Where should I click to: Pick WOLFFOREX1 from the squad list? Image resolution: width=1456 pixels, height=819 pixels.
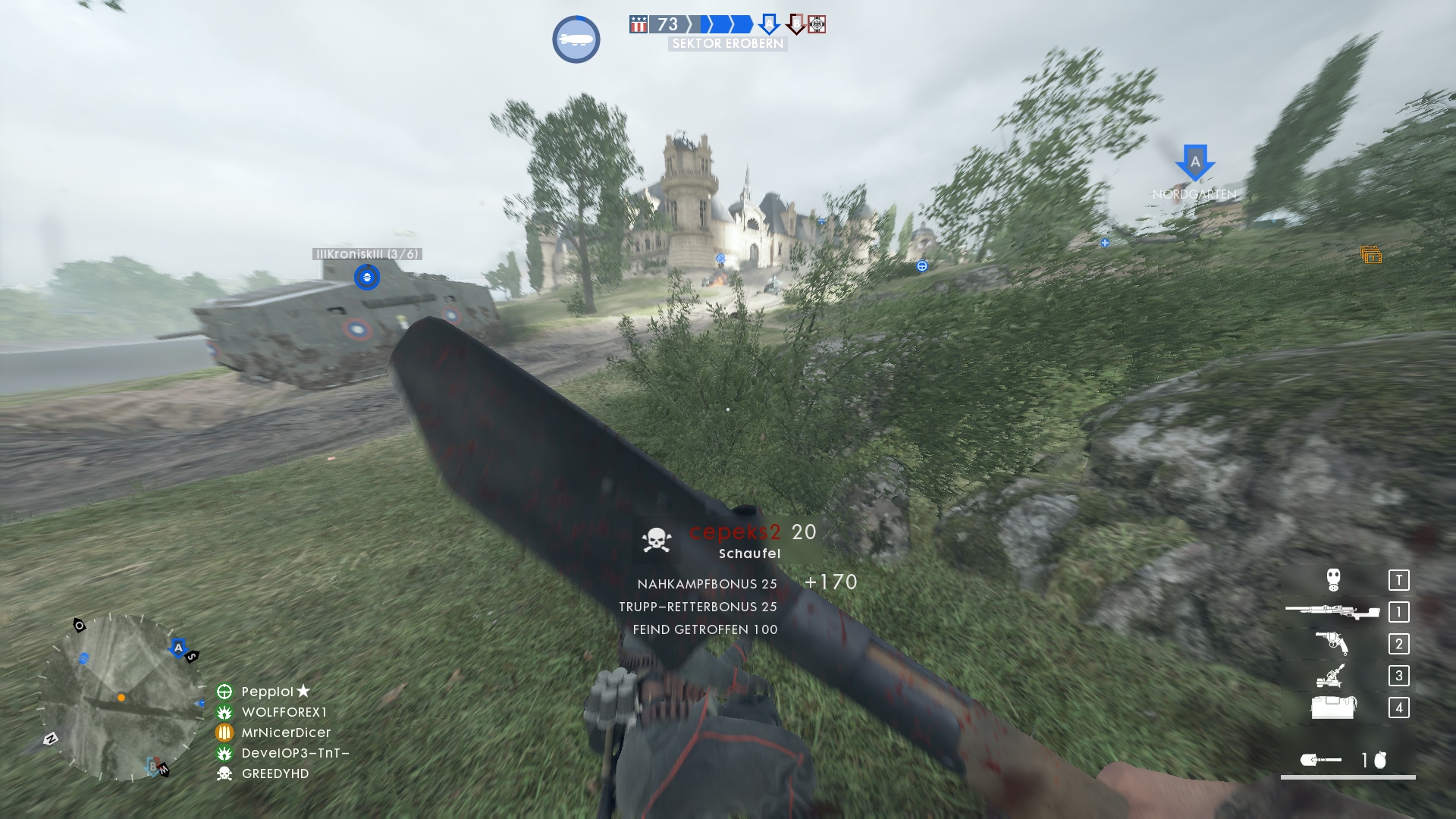(x=284, y=712)
